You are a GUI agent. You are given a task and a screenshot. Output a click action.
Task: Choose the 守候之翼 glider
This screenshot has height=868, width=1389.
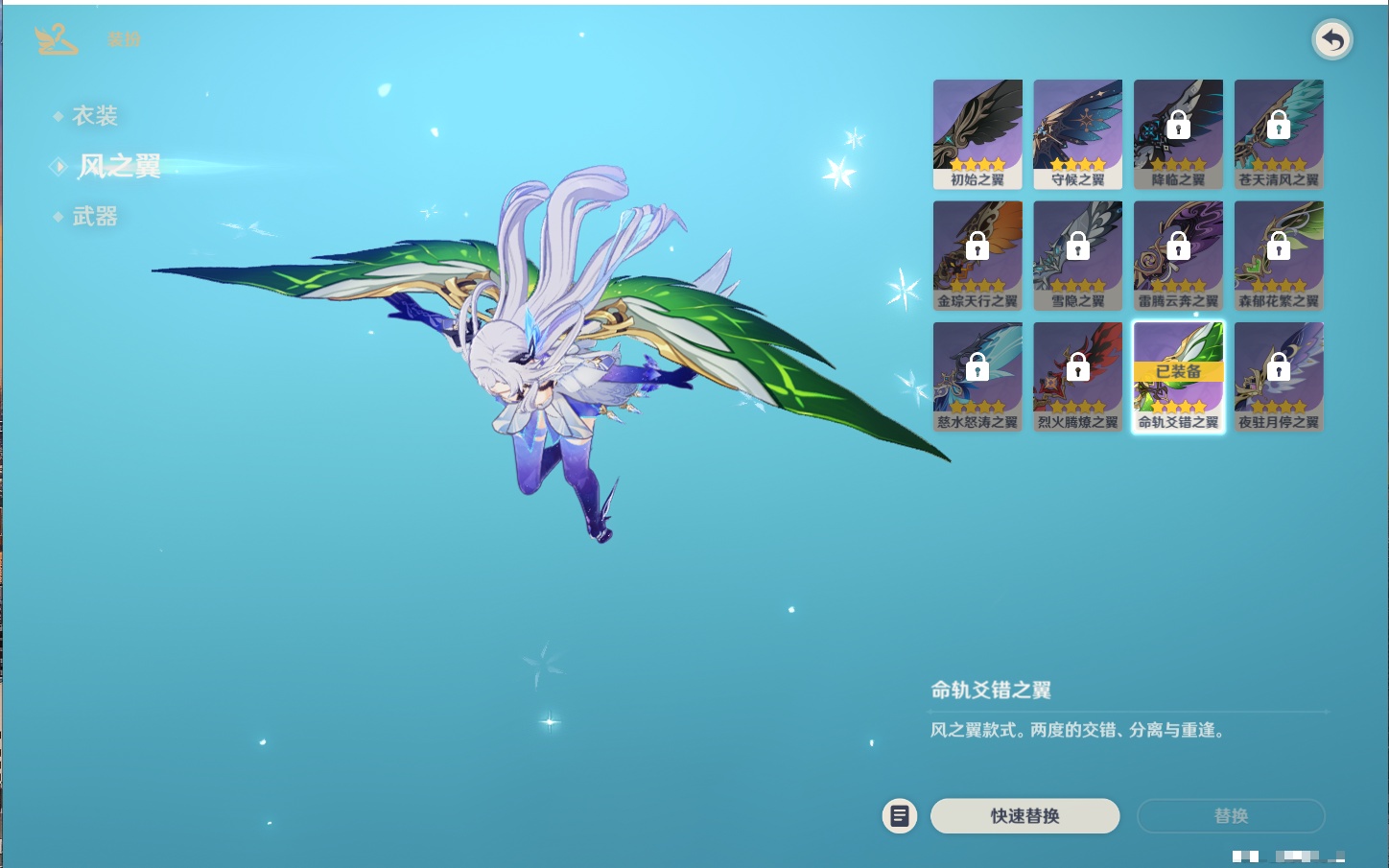(x=1077, y=134)
